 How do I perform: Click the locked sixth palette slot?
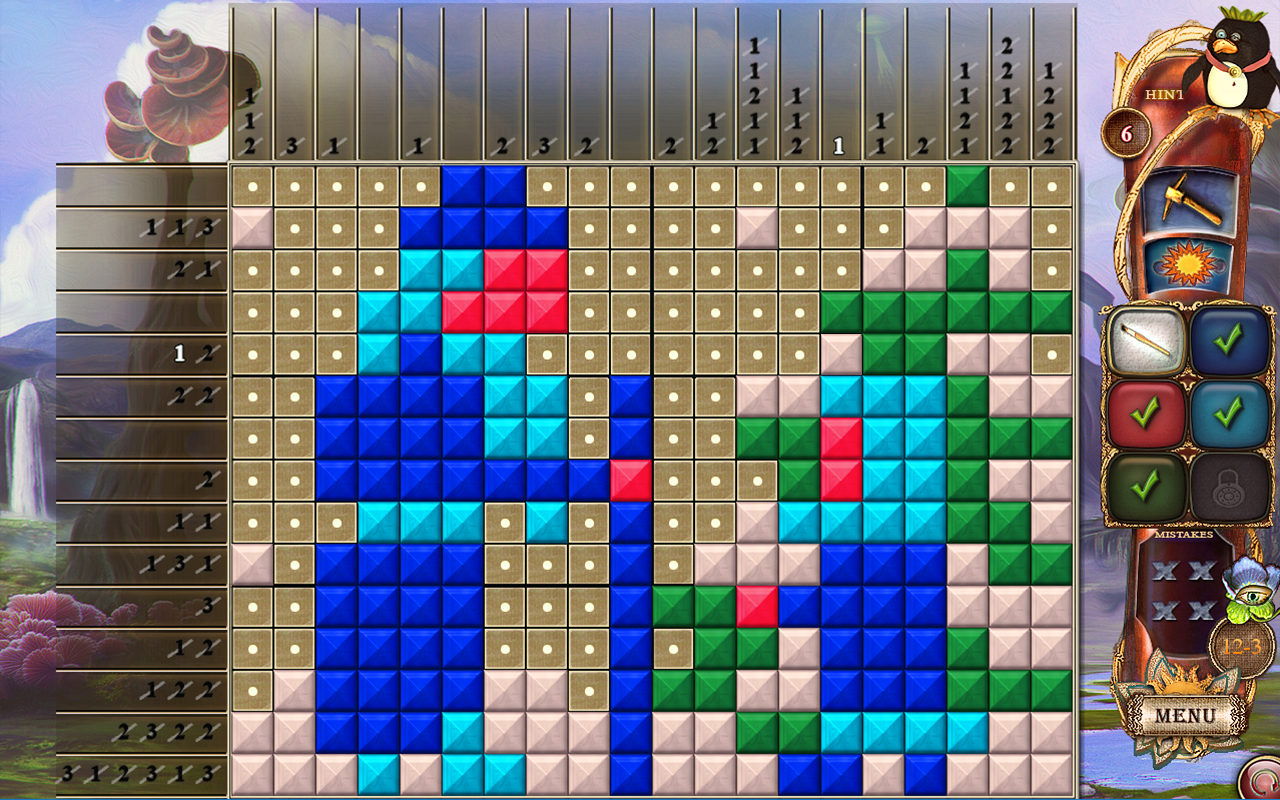1229,487
